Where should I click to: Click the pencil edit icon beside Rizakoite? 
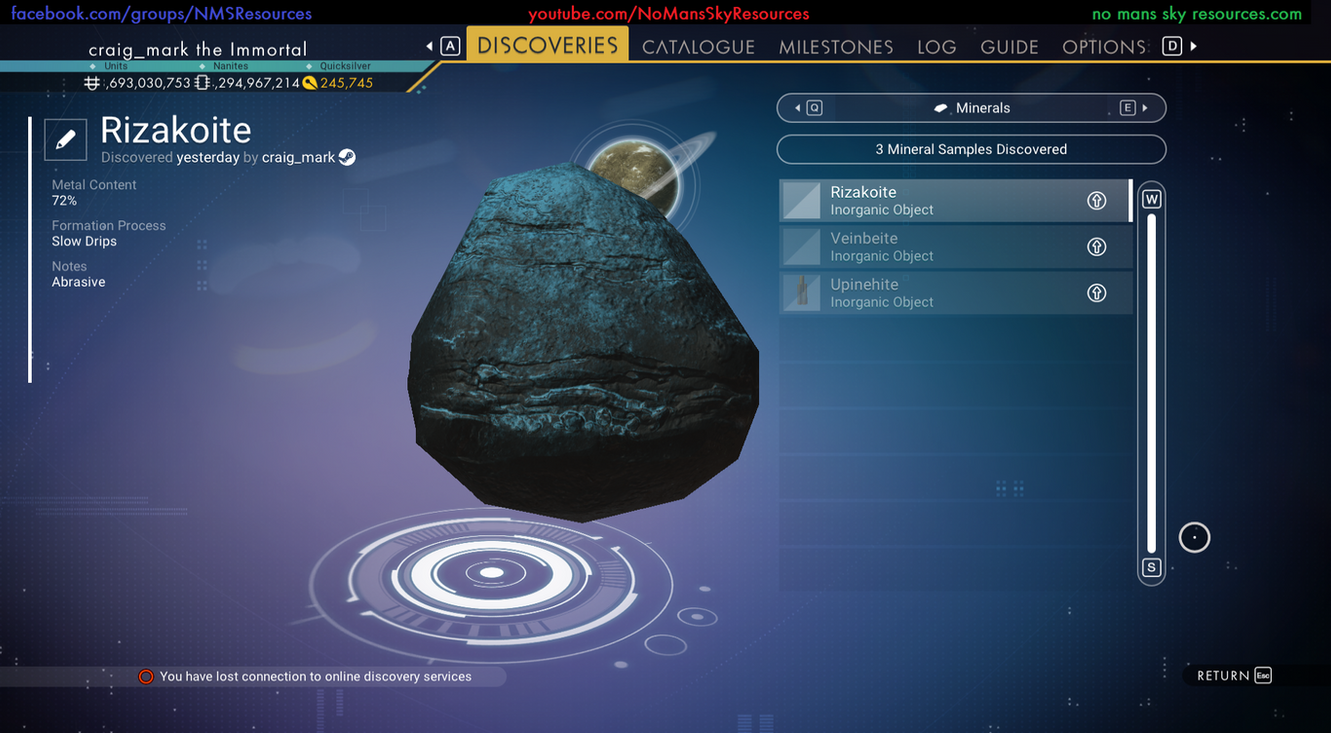click(65, 139)
